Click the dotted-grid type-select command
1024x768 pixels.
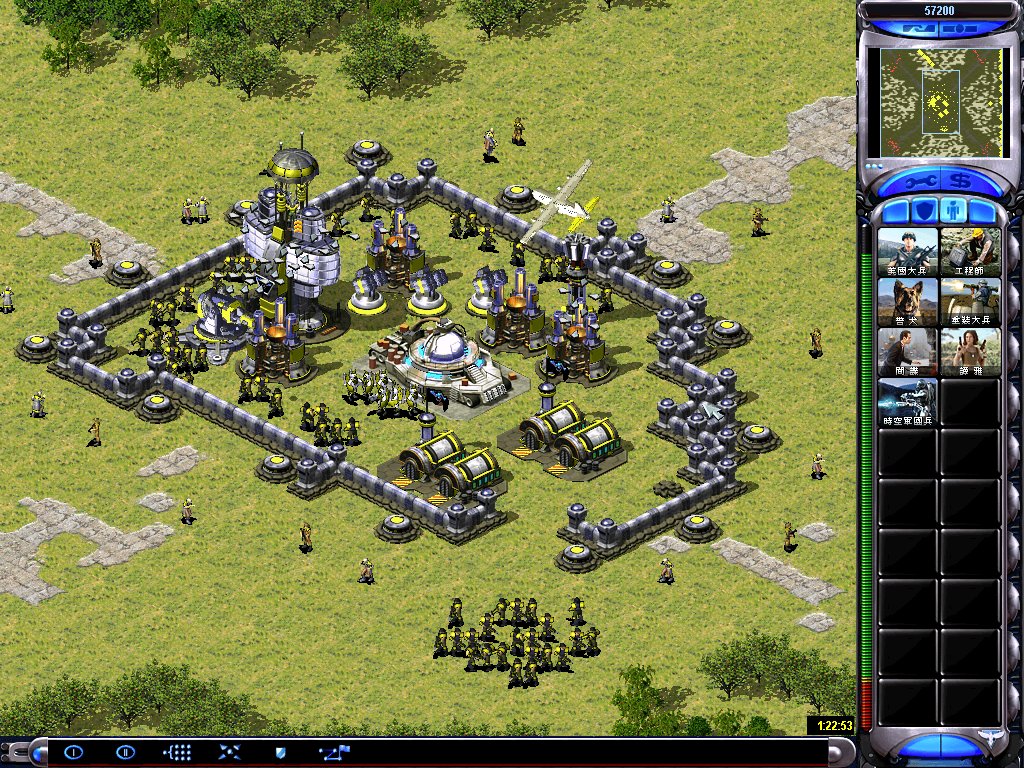click(177, 752)
